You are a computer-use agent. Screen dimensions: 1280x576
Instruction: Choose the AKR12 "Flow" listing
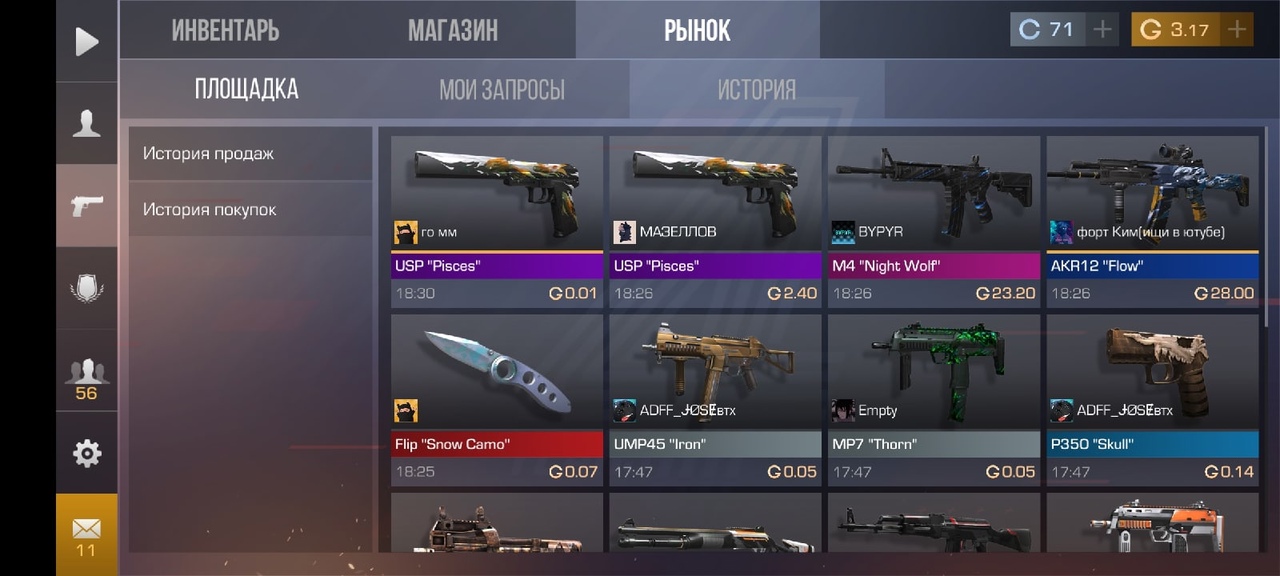pos(1152,220)
